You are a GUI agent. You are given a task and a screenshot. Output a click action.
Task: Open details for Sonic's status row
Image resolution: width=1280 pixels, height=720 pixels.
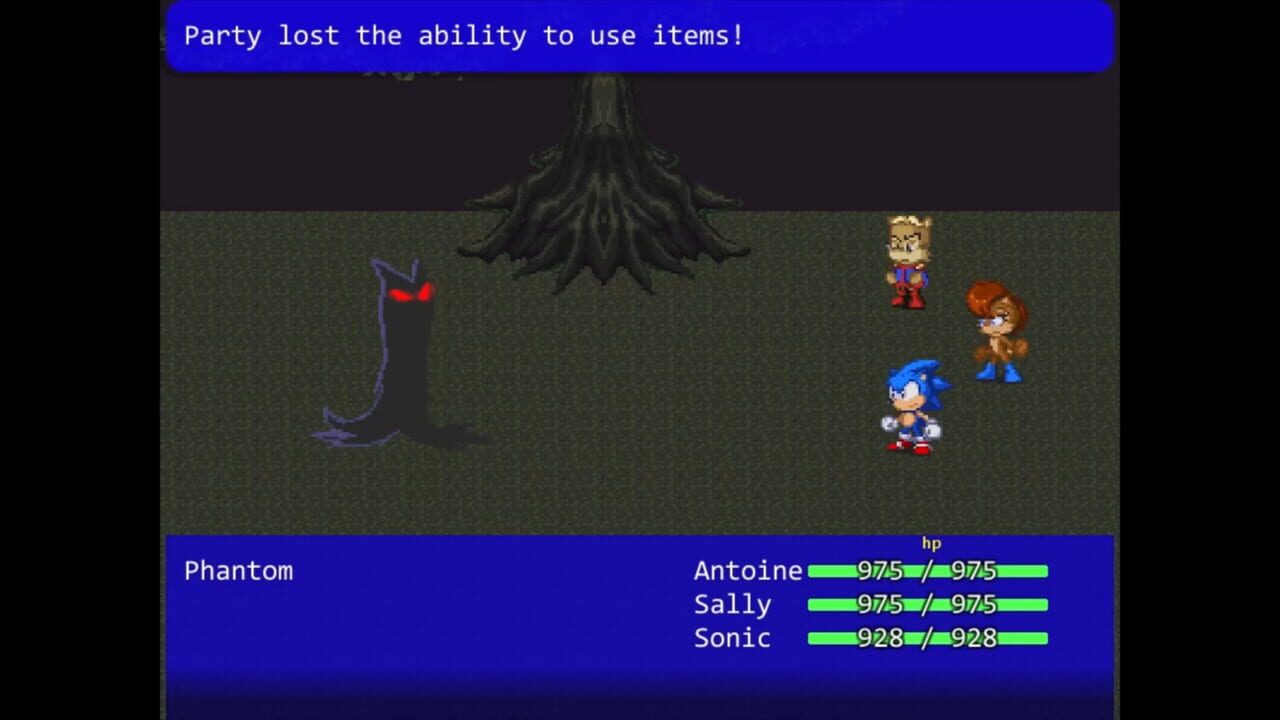[x=870, y=638]
